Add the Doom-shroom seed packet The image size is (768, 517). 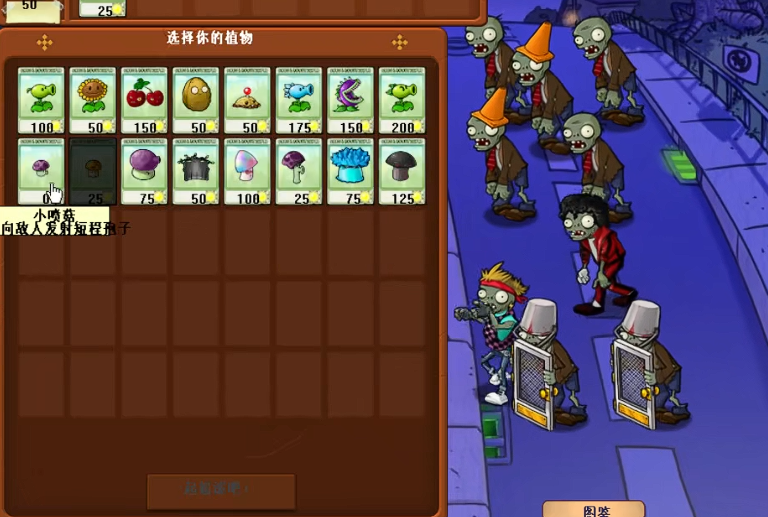tap(402, 171)
